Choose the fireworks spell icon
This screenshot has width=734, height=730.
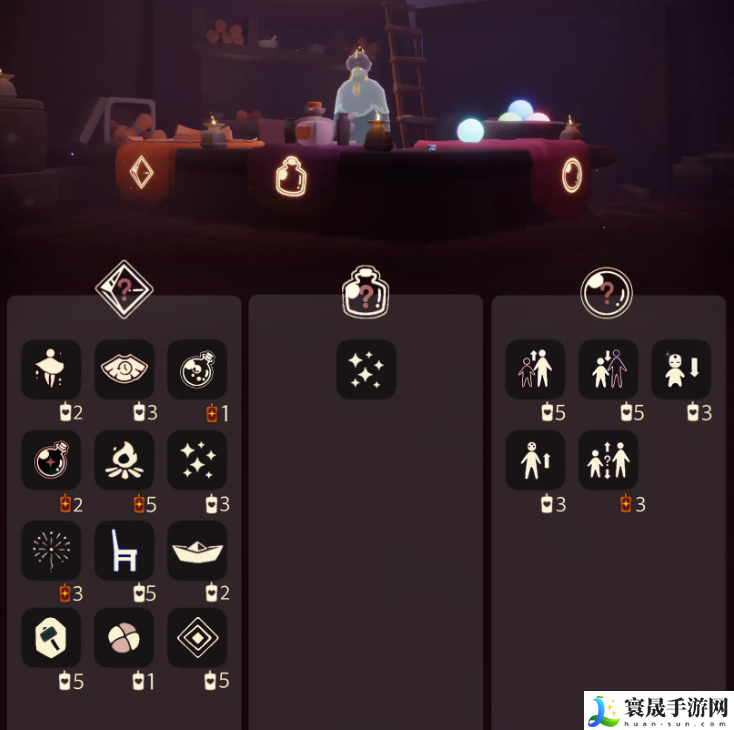coord(52,550)
